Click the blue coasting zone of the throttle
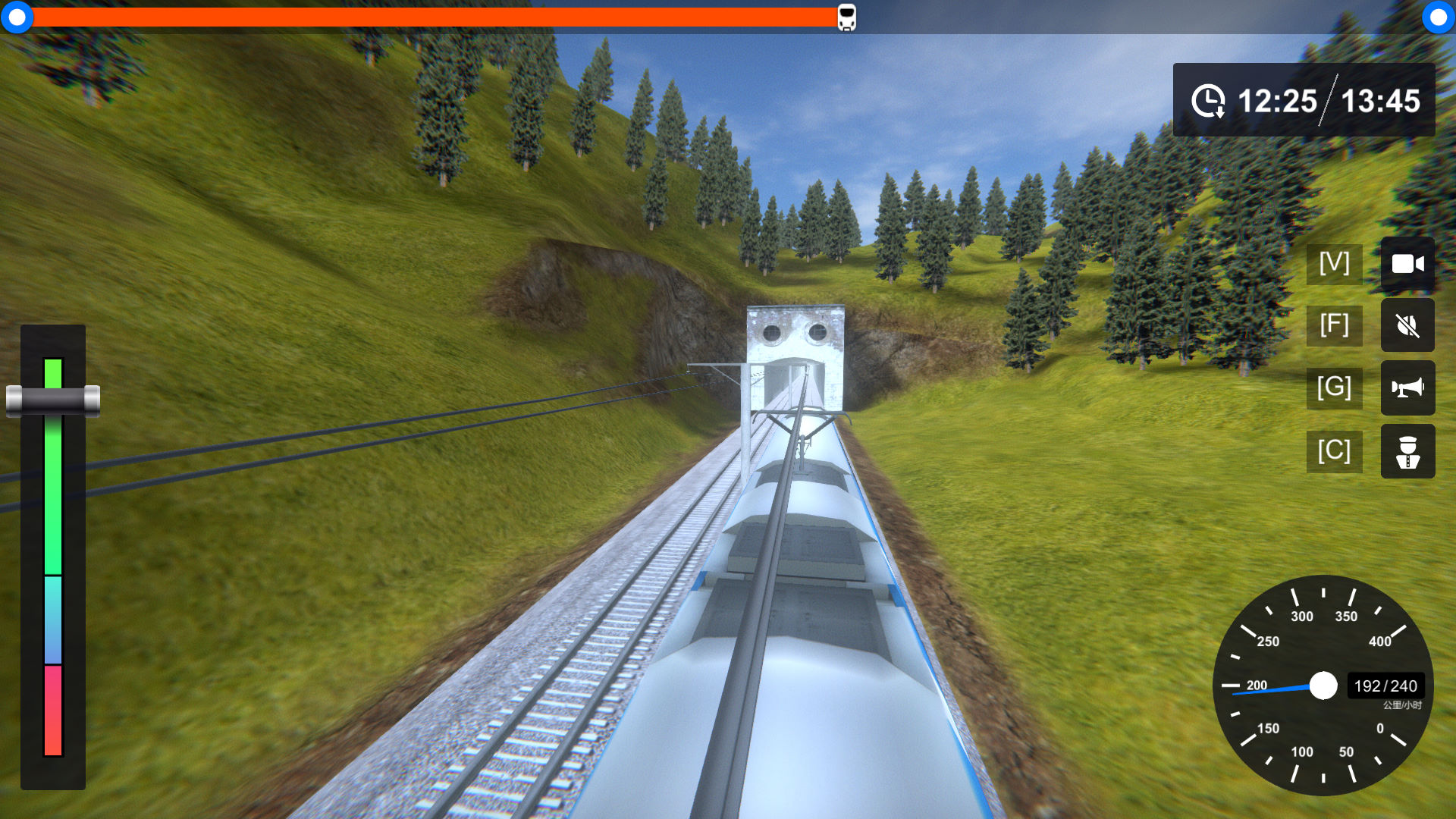Image resolution: width=1456 pixels, height=819 pixels. (x=53, y=620)
